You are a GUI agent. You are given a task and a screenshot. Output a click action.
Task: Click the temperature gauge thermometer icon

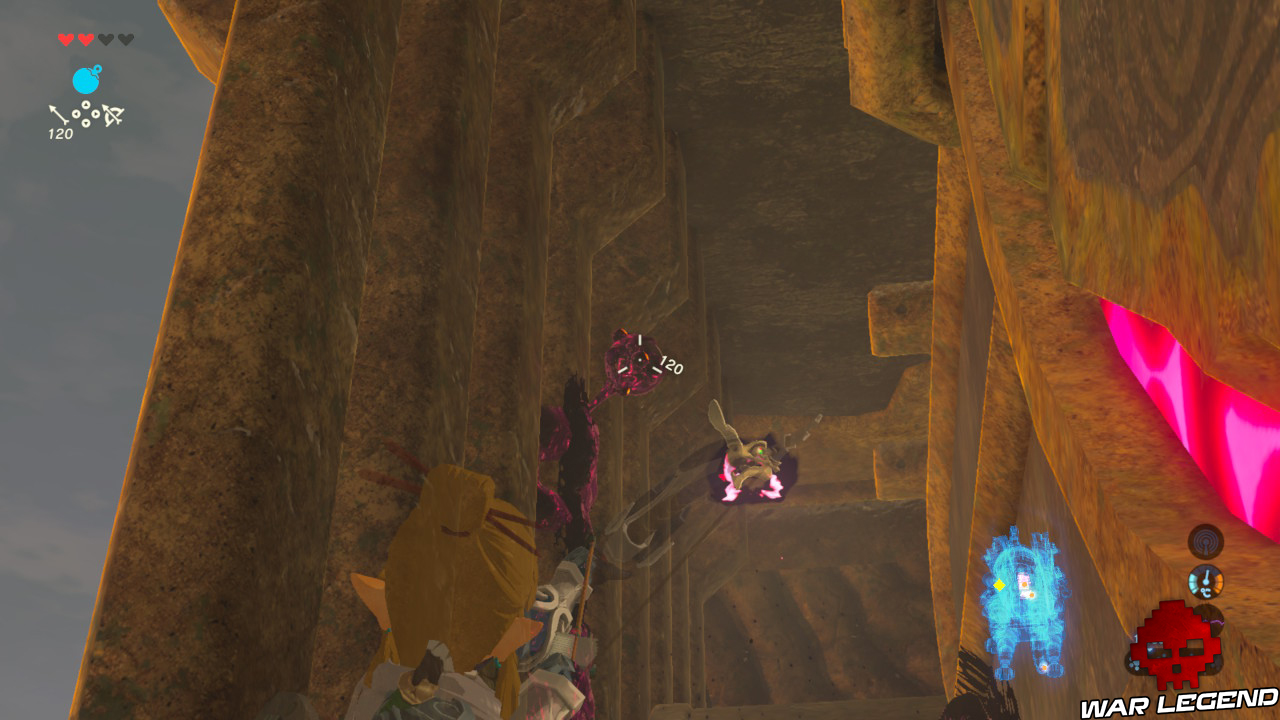pos(1206,580)
